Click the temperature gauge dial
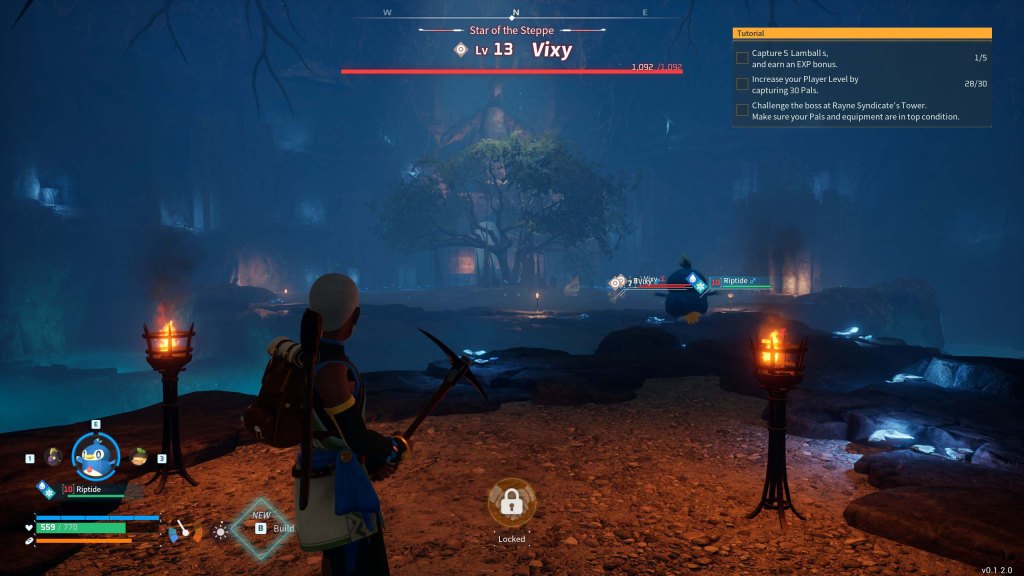 click(183, 529)
